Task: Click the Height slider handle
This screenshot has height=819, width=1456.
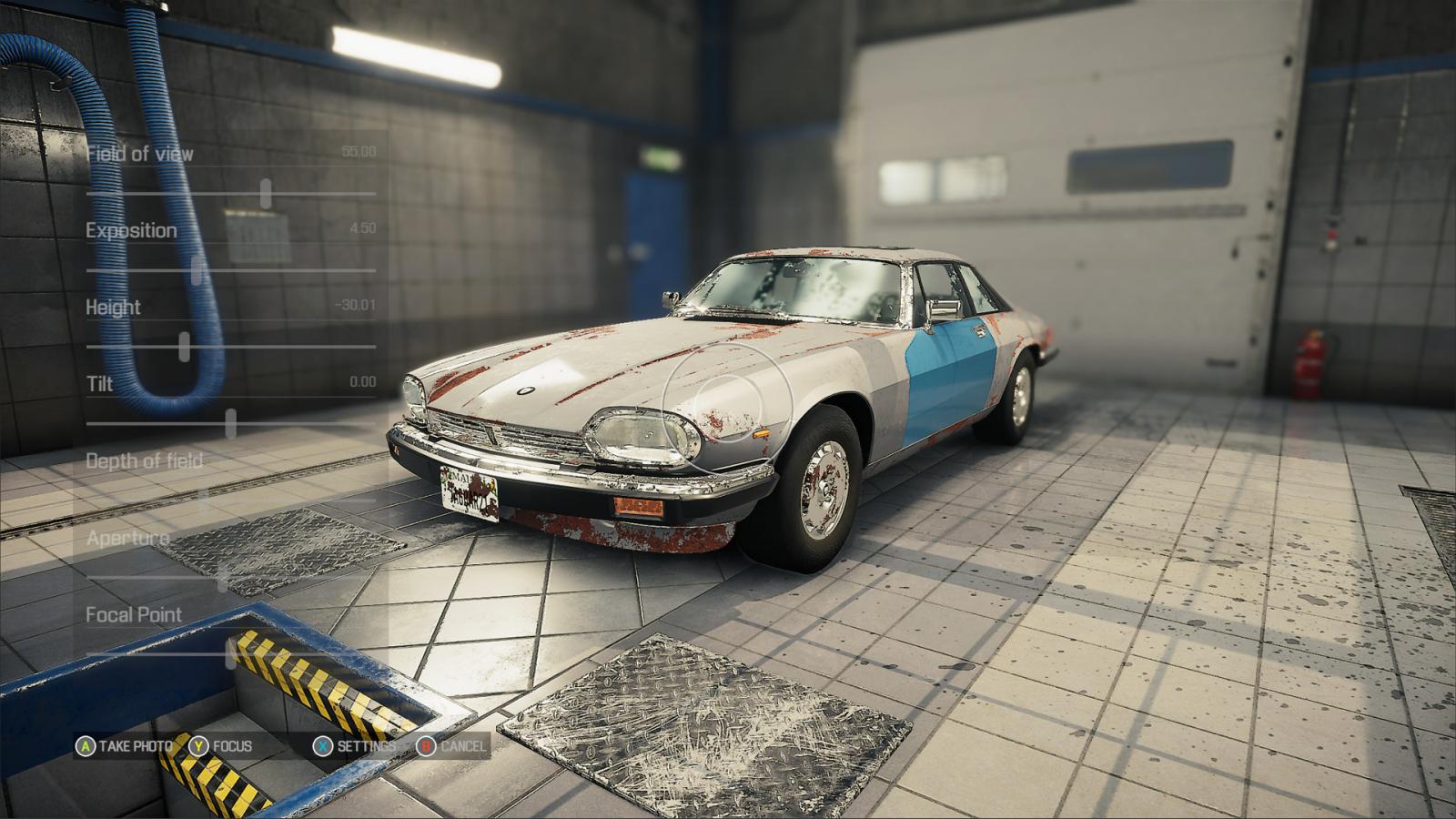Action: 185,347
